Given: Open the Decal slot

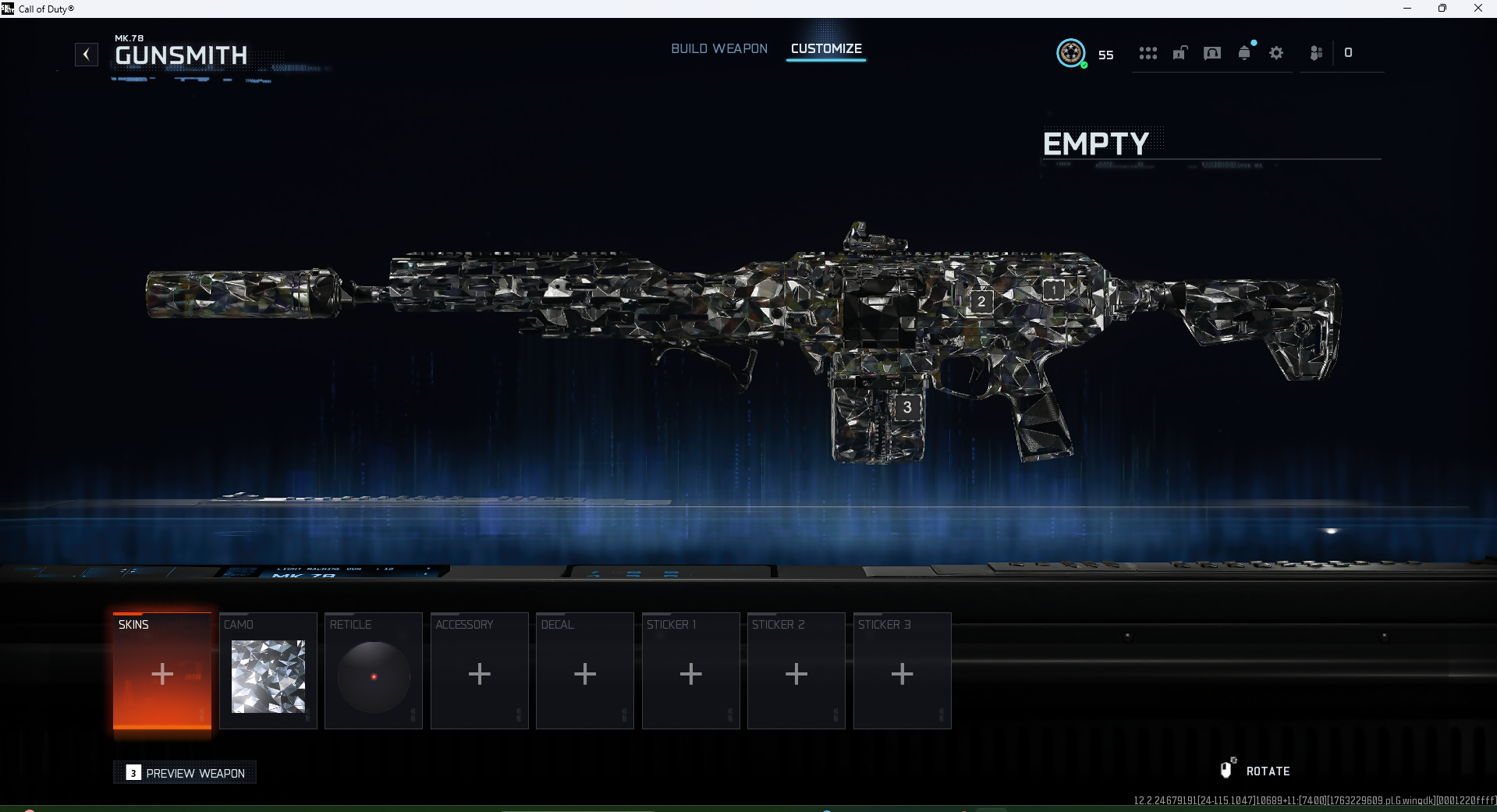Looking at the screenshot, I should [x=585, y=672].
